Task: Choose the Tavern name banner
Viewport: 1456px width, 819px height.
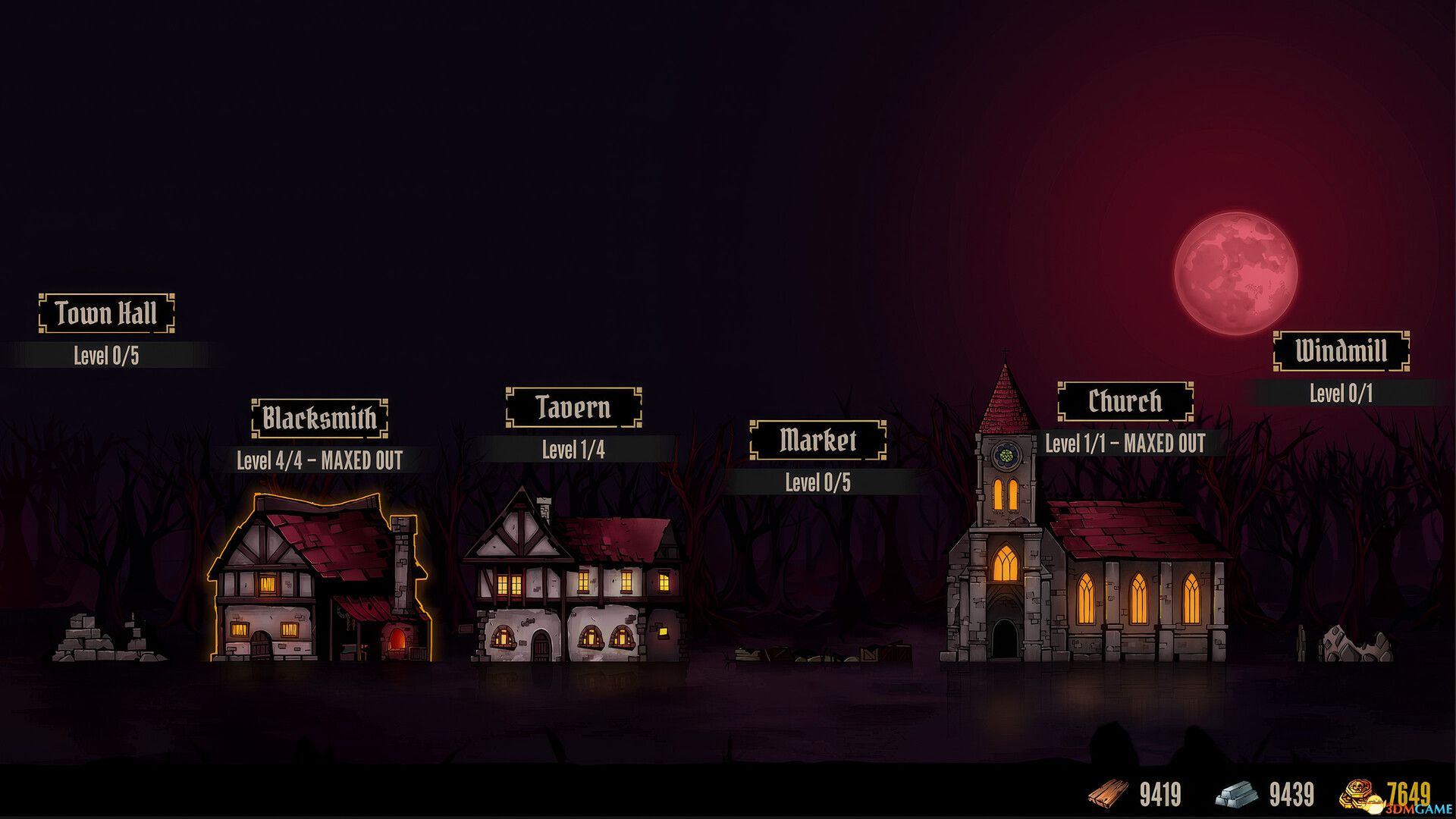Action: click(x=573, y=407)
